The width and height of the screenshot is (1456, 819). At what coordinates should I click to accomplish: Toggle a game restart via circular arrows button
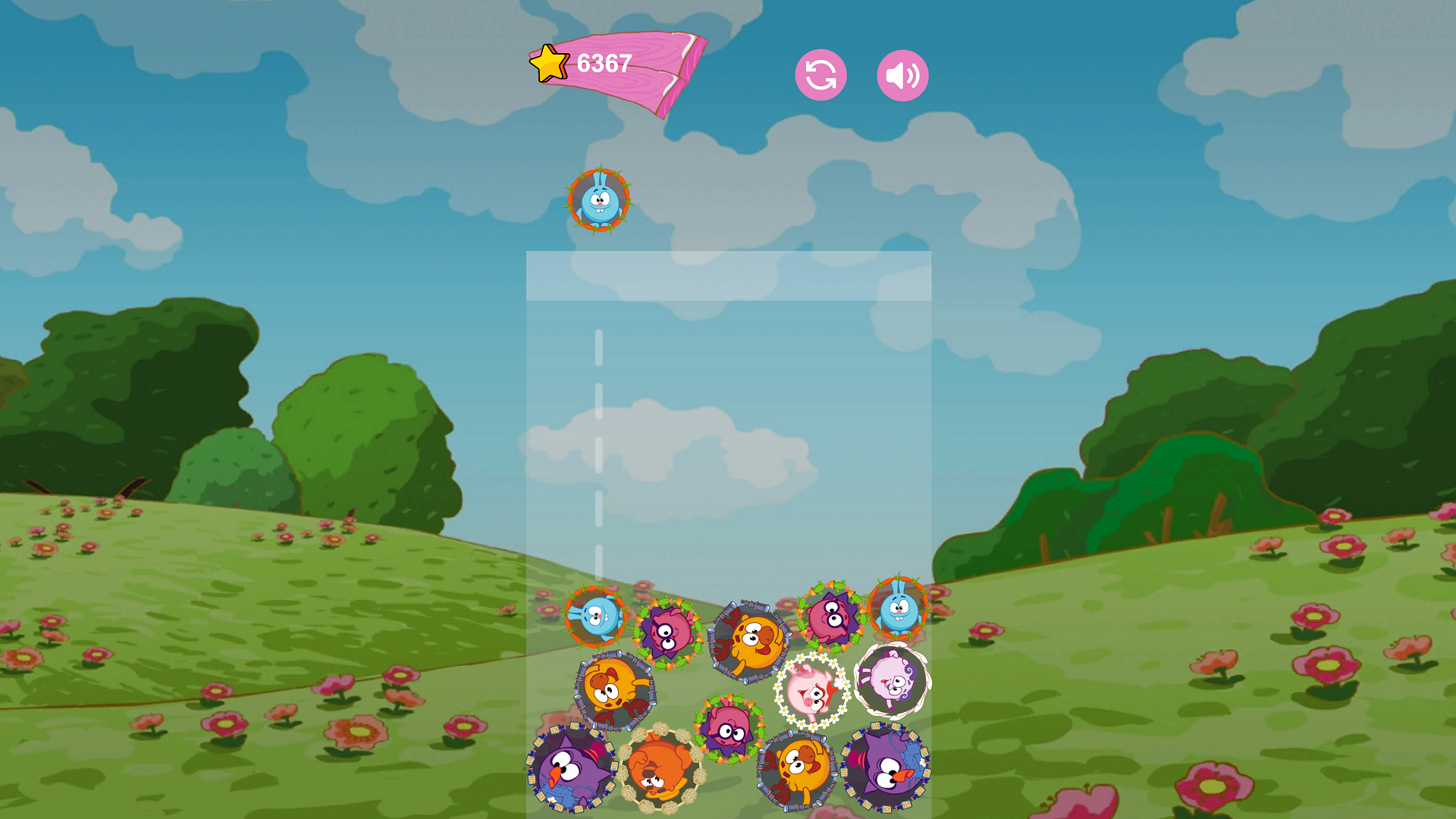[x=821, y=74]
